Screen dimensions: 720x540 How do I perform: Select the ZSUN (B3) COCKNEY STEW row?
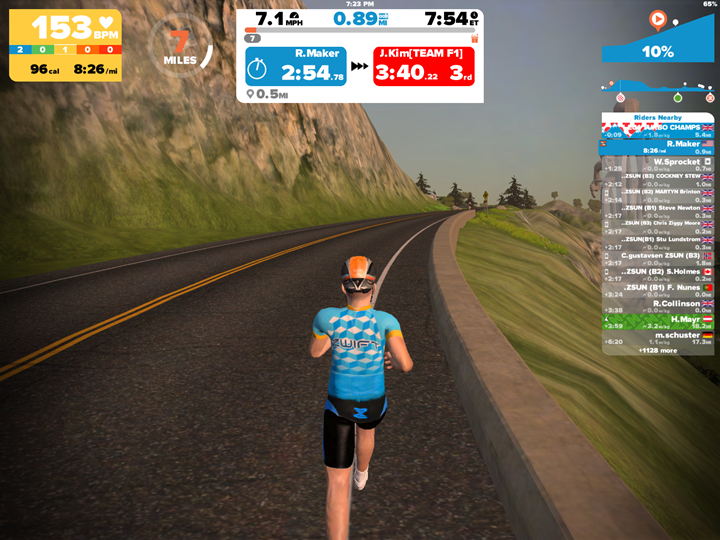pyautogui.click(x=658, y=180)
